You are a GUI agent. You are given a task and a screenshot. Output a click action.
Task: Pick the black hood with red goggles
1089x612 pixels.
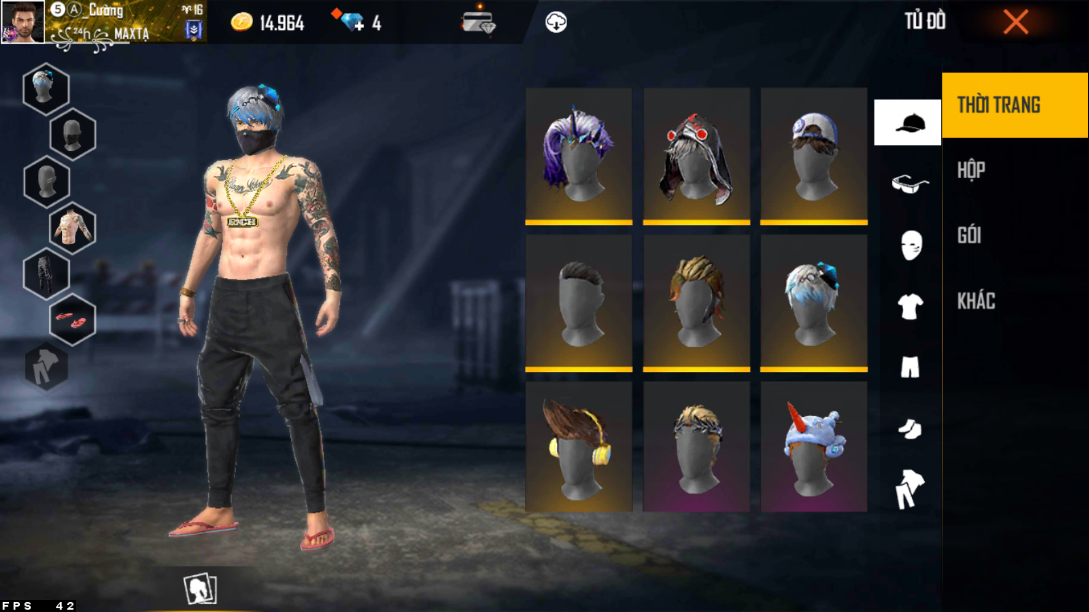pos(696,154)
